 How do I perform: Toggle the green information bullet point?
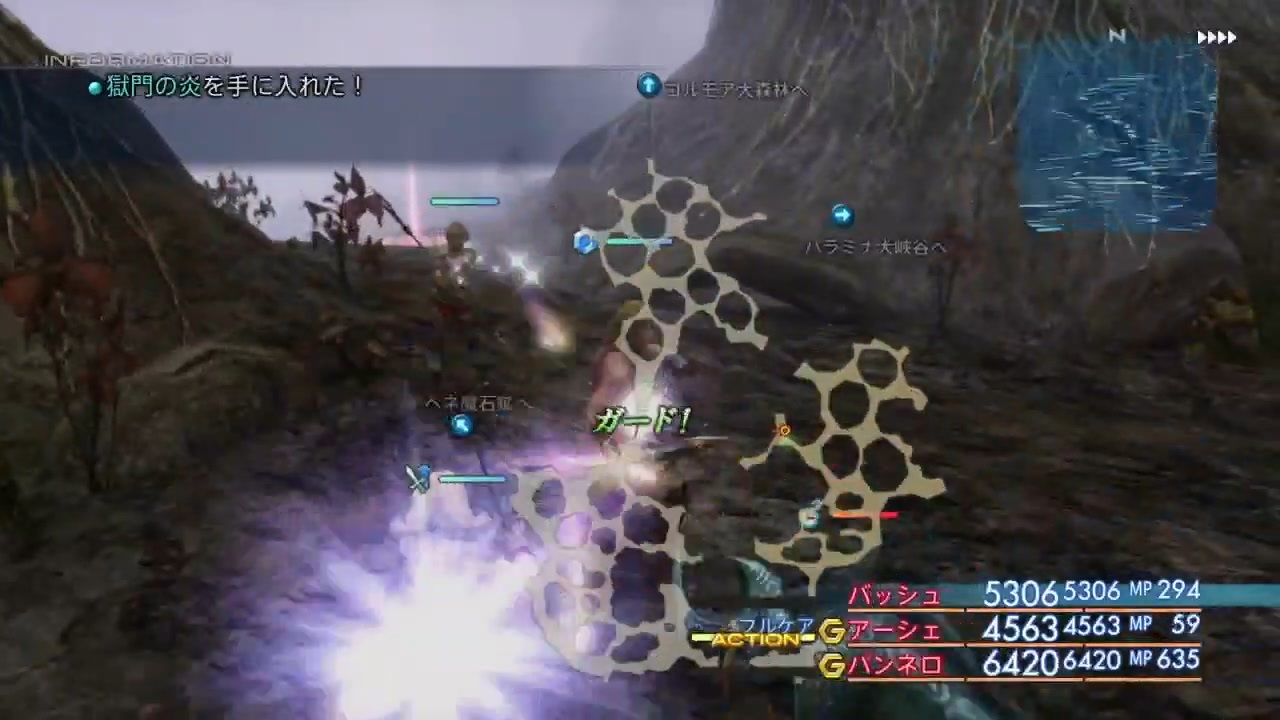[x=95, y=88]
